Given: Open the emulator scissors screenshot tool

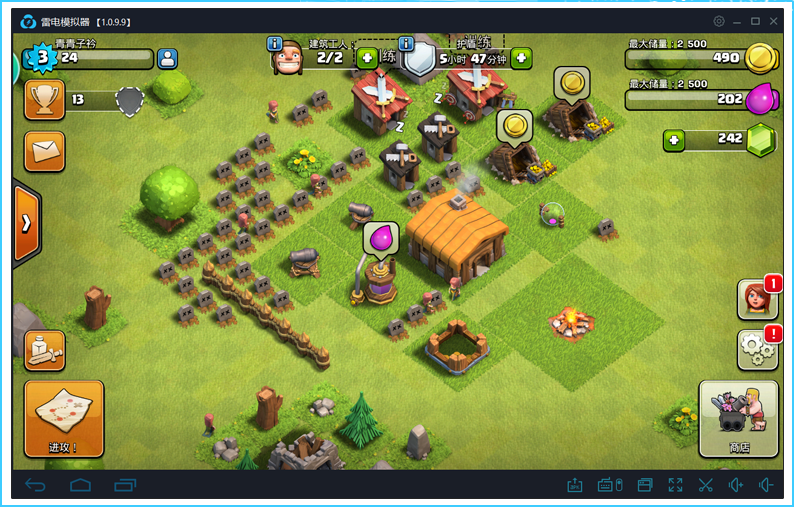Looking at the screenshot, I should 705,485.
